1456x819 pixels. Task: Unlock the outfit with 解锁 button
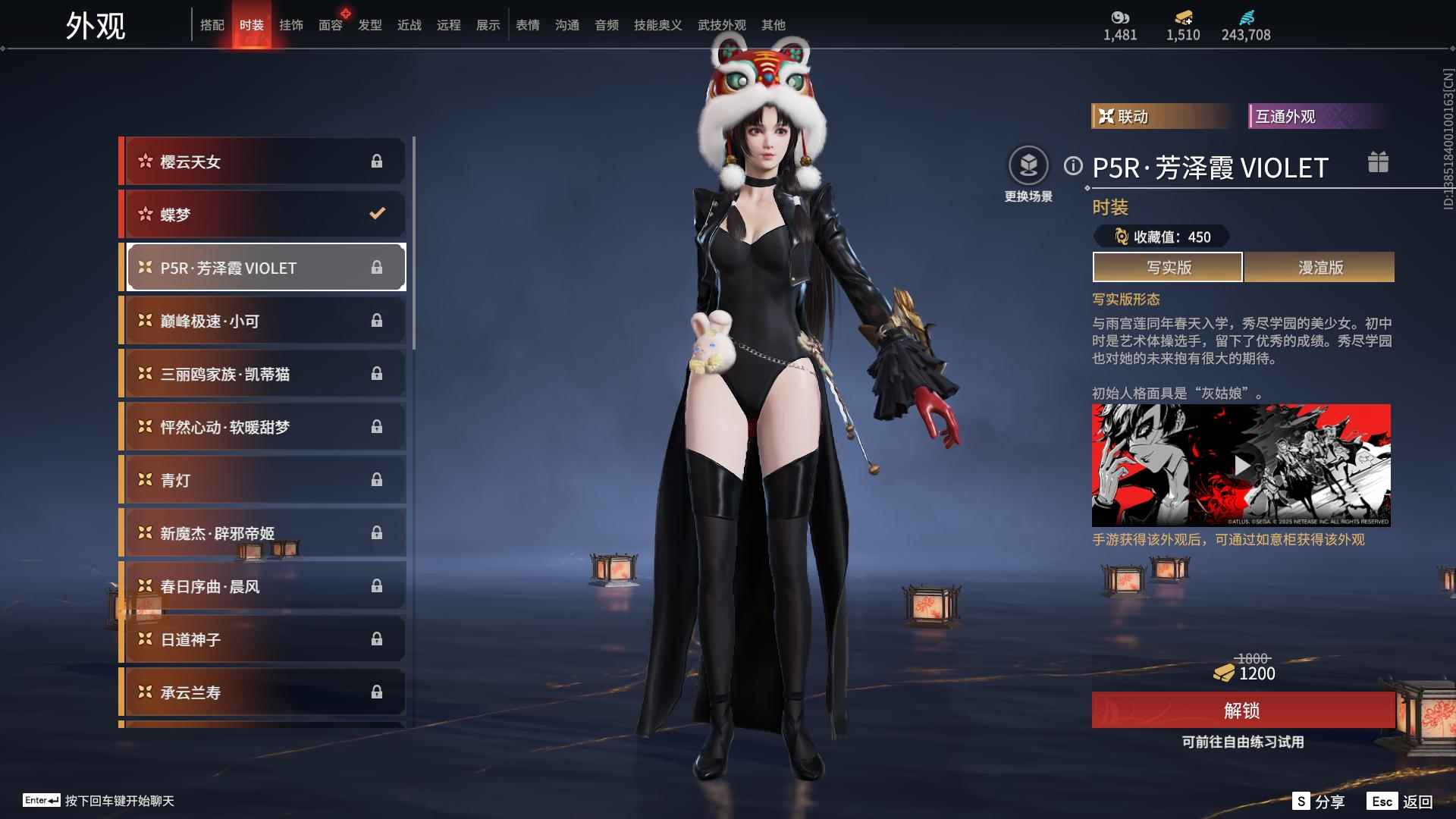[x=1242, y=711]
